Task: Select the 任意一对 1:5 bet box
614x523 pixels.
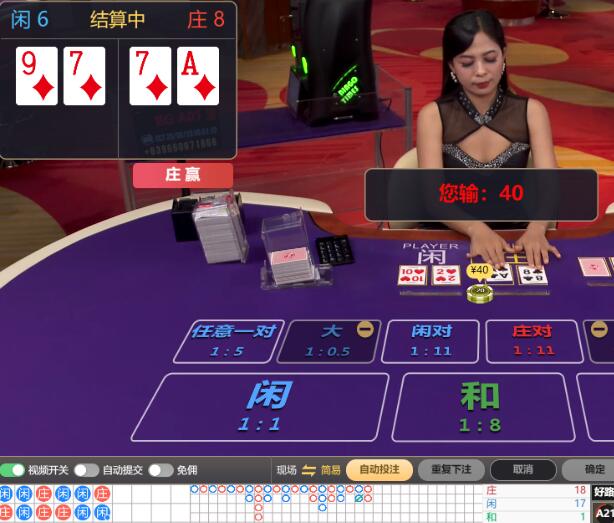Action: click(231, 341)
